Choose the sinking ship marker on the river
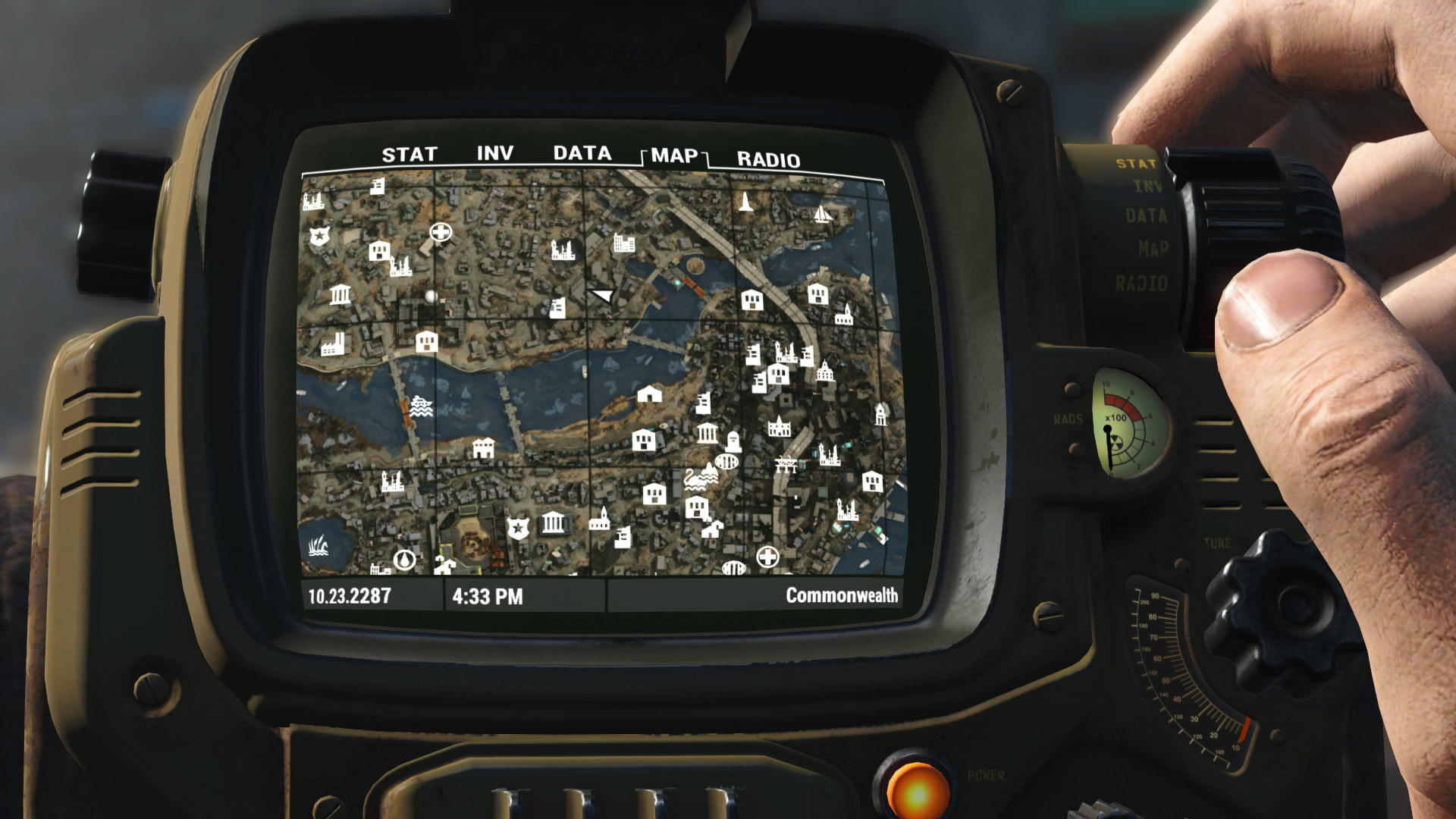This screenshot has height=819, width=1456. click(x=421, y=406)
